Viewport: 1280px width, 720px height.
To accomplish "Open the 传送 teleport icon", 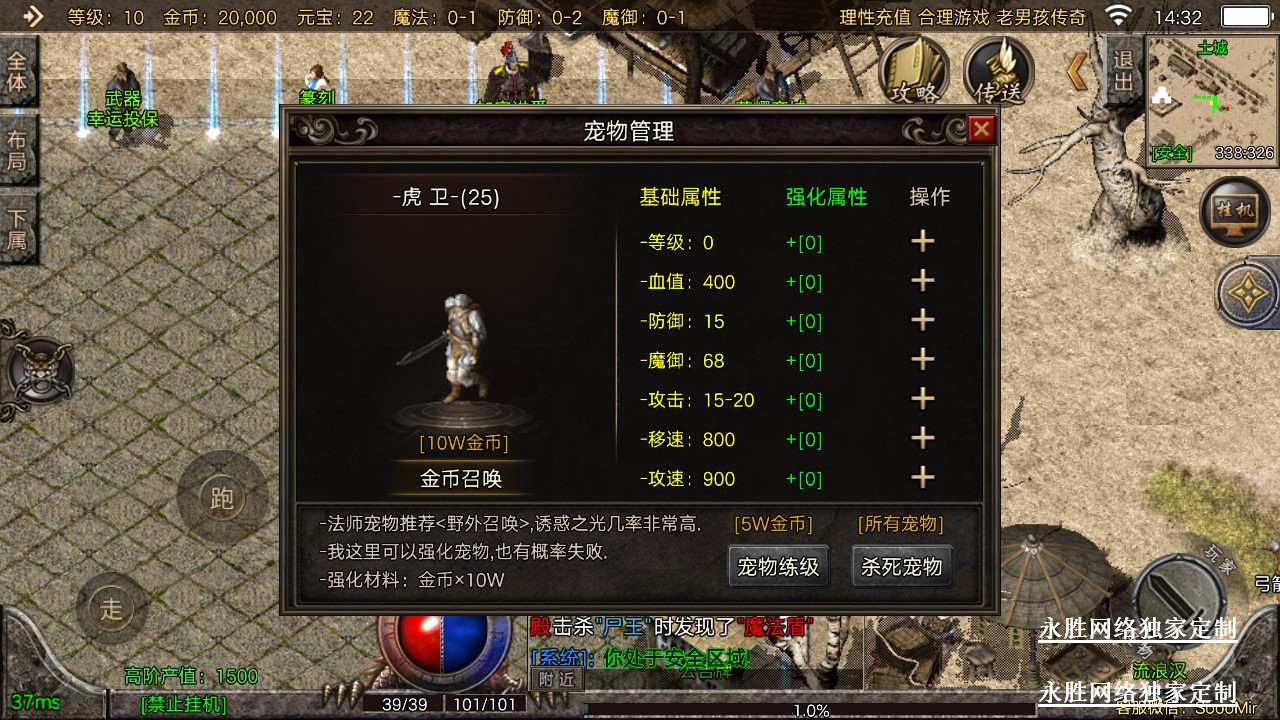I will tap(999, 72).
